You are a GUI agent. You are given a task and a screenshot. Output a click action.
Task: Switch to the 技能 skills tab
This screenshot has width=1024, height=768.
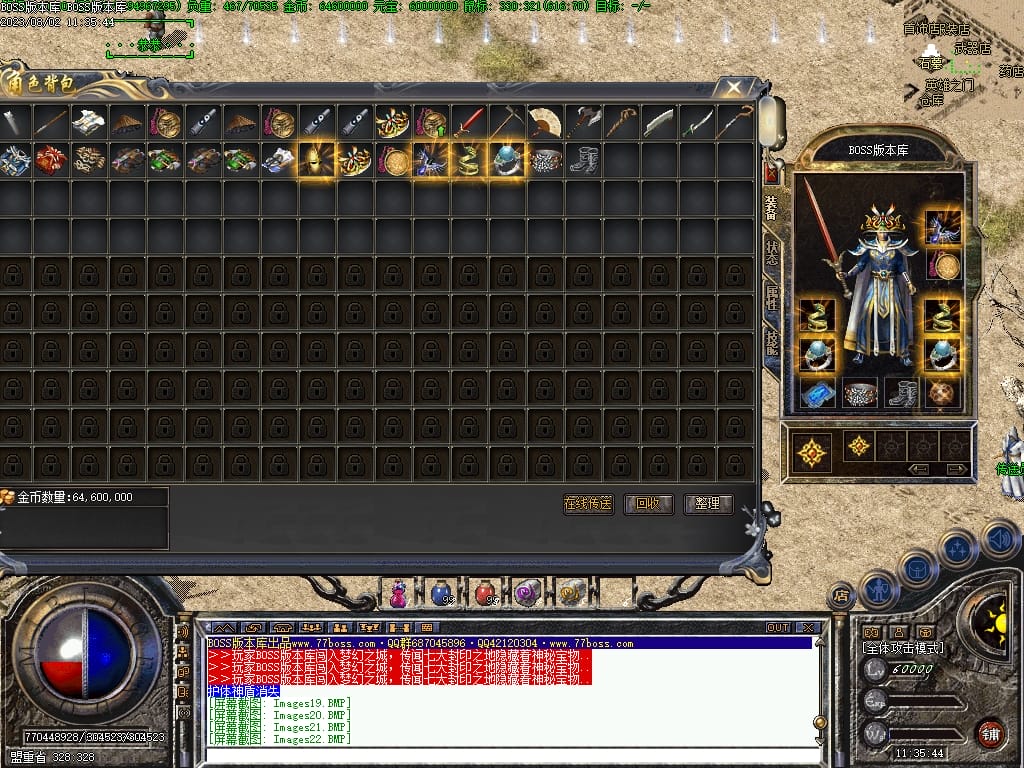point(771,342)
